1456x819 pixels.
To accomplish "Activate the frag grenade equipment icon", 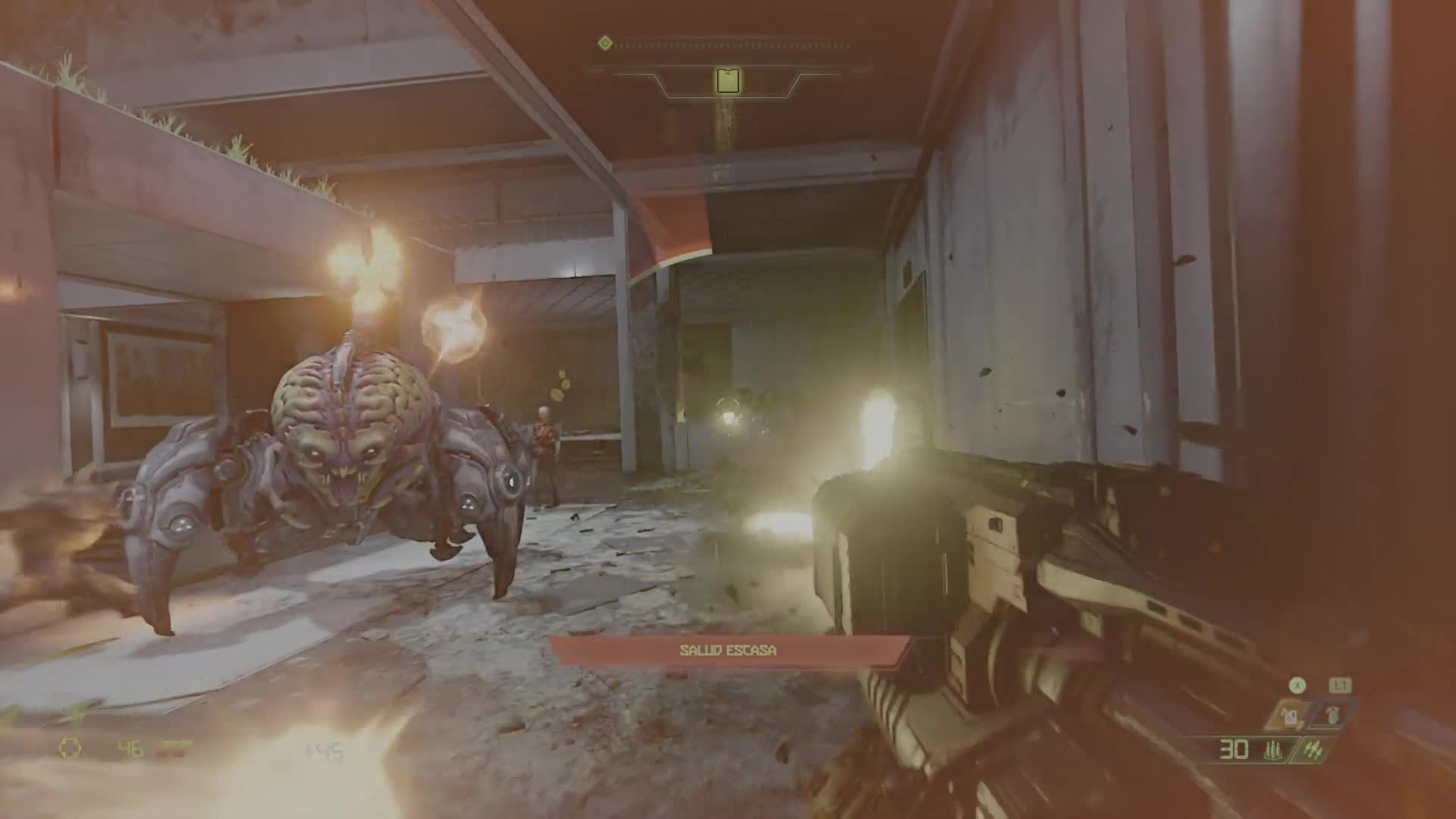I will click(x=1332, y=714).
